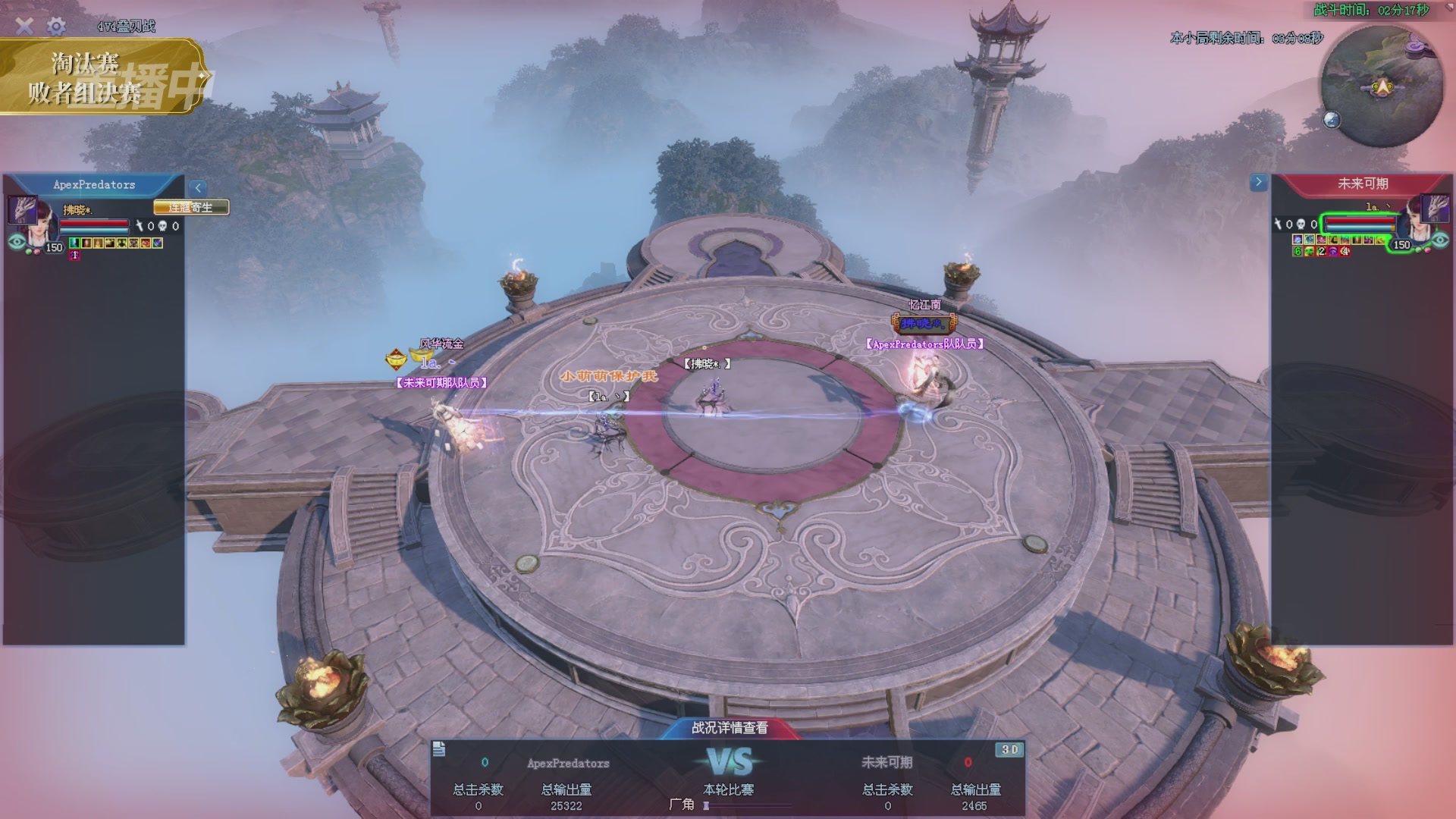Toggle the 3D camera view button

[1009, 750]
